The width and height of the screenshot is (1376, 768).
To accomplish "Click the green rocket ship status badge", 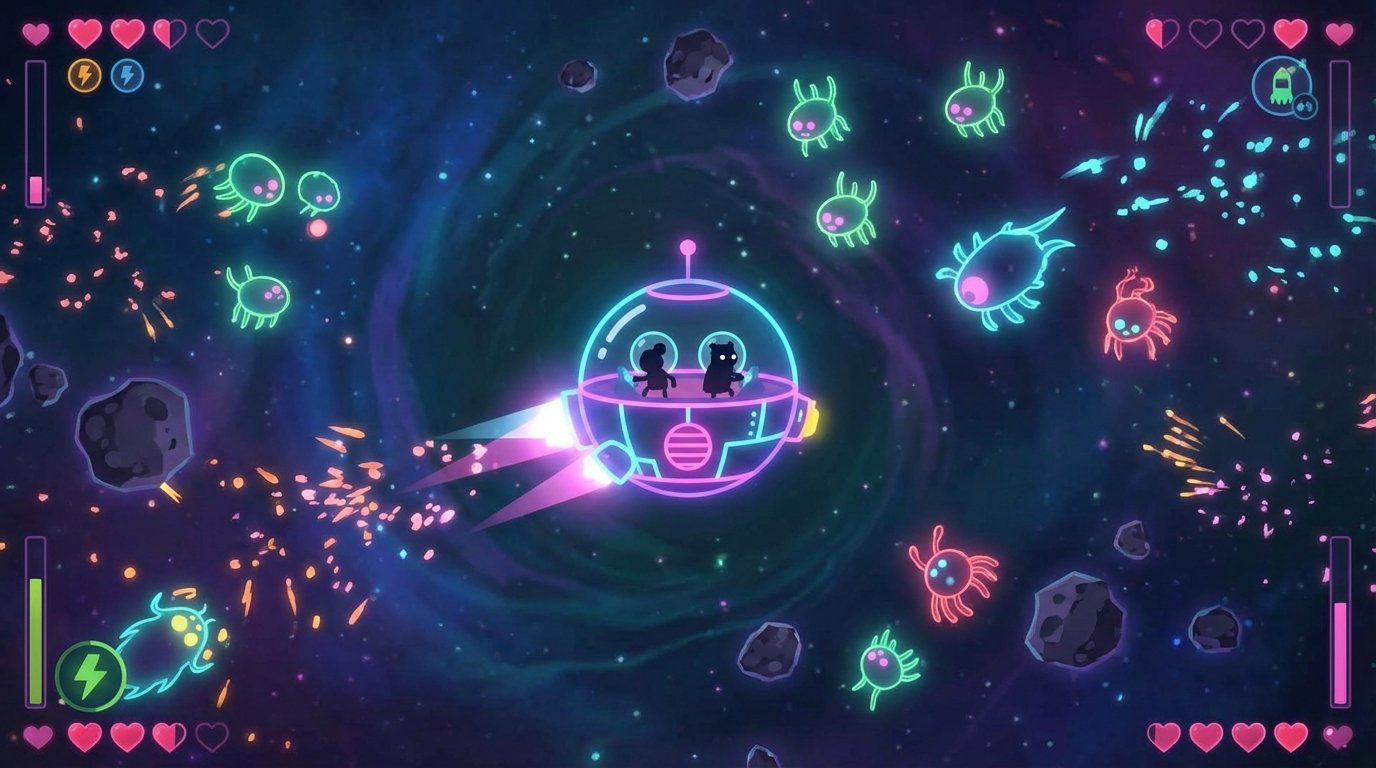I will (x=1283, y=85).
